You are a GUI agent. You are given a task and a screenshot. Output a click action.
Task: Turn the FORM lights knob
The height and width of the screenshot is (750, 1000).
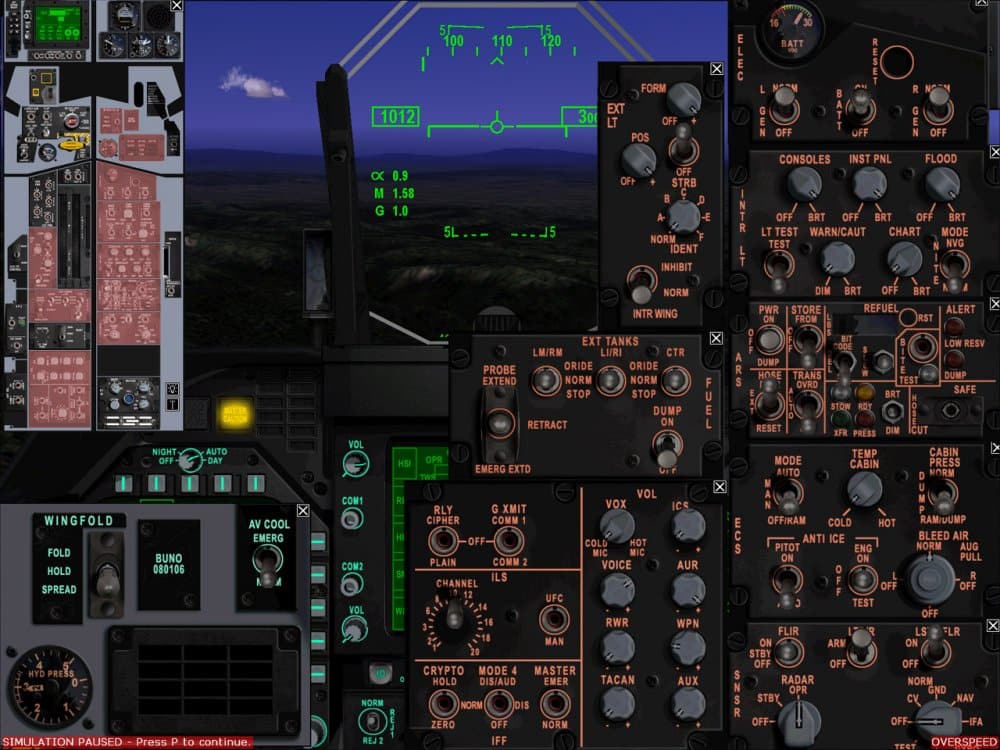[x=683, y=98]
